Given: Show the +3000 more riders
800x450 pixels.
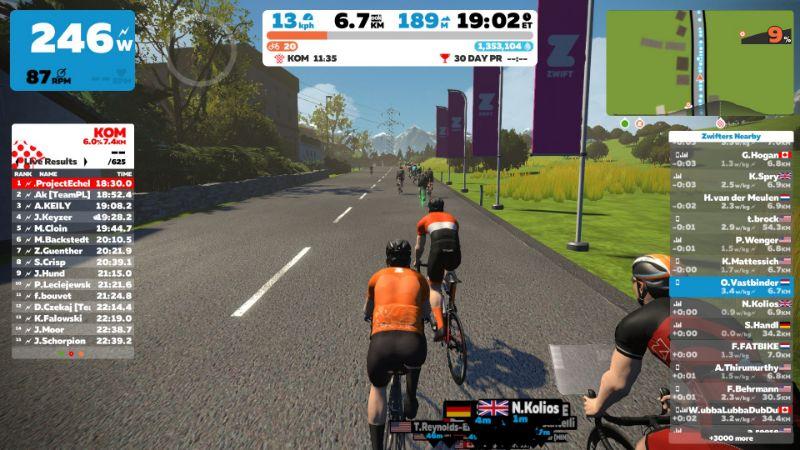Looking at the screenshot, I should click(x=731, y=438).
